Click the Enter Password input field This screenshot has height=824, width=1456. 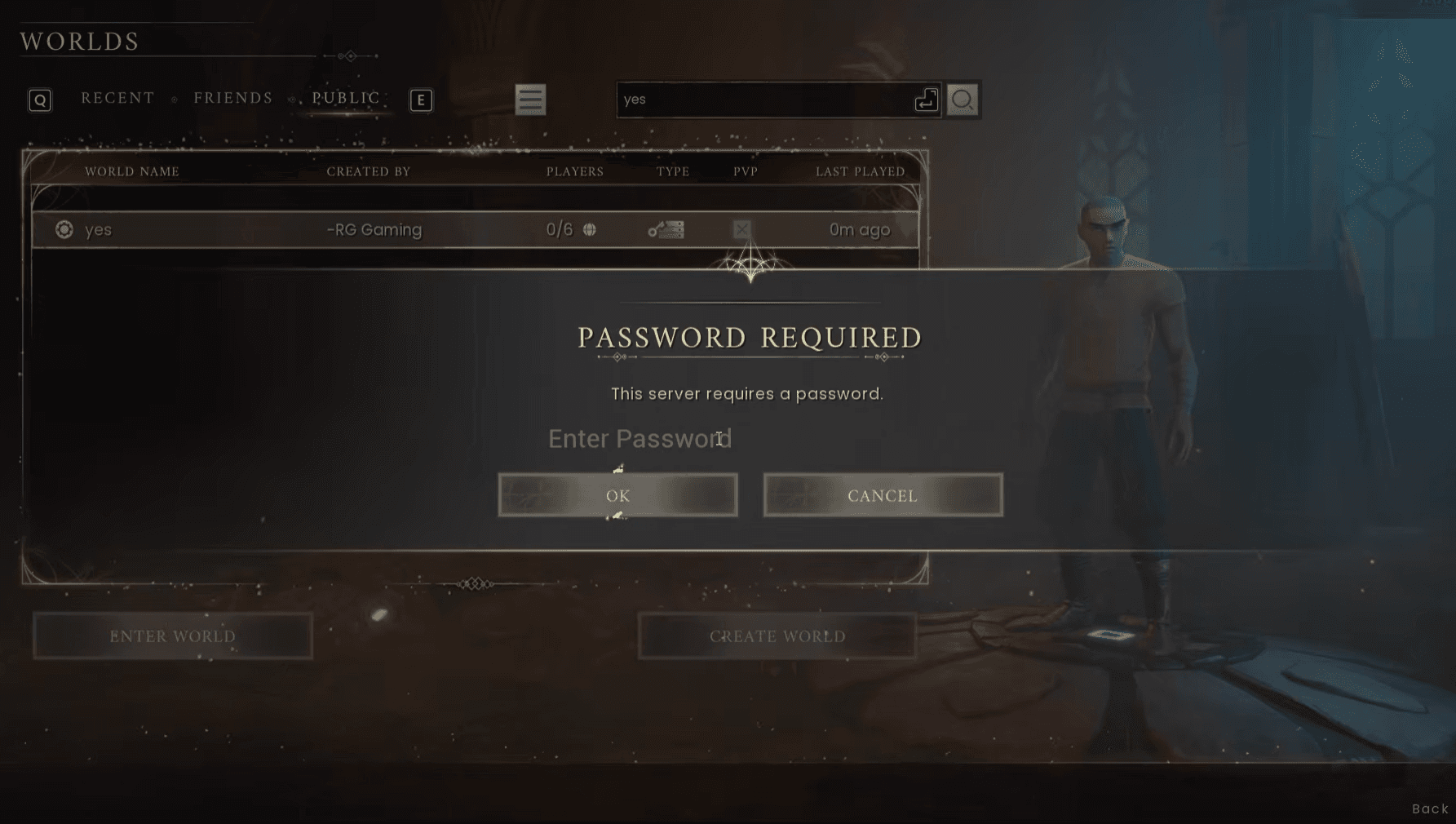639,438
